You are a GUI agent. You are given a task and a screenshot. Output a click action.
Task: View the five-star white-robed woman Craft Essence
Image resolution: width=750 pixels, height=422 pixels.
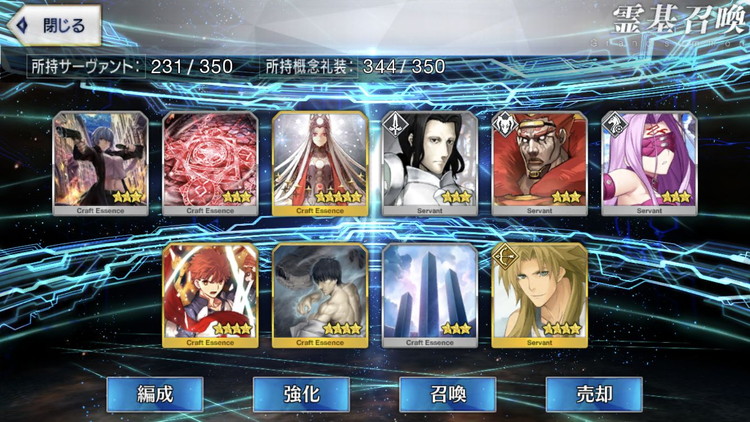tap(320, 162)
